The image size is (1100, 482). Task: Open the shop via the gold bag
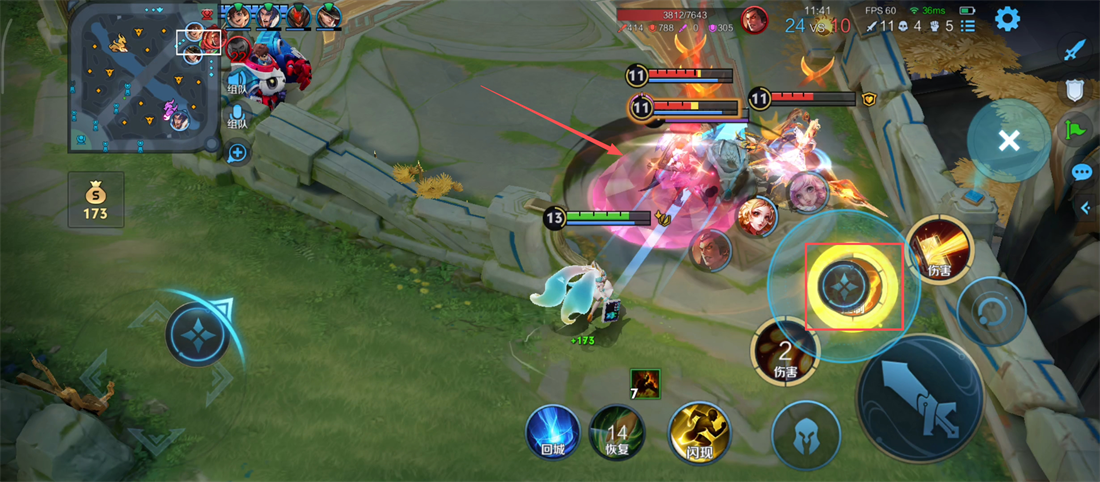click(x=96, y=198)
